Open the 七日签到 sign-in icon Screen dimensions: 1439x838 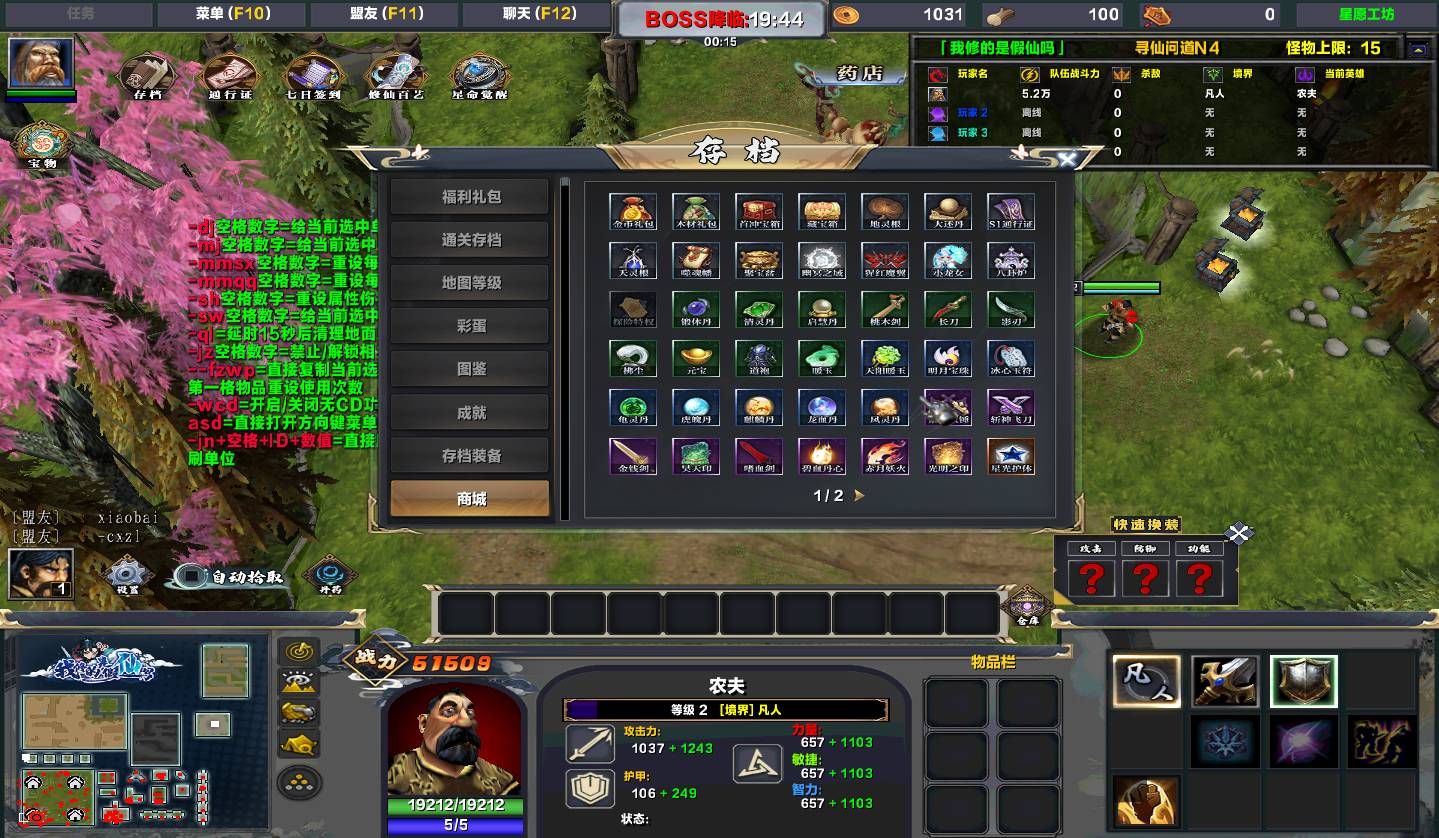pyautogui.click(x=314, y=75)
